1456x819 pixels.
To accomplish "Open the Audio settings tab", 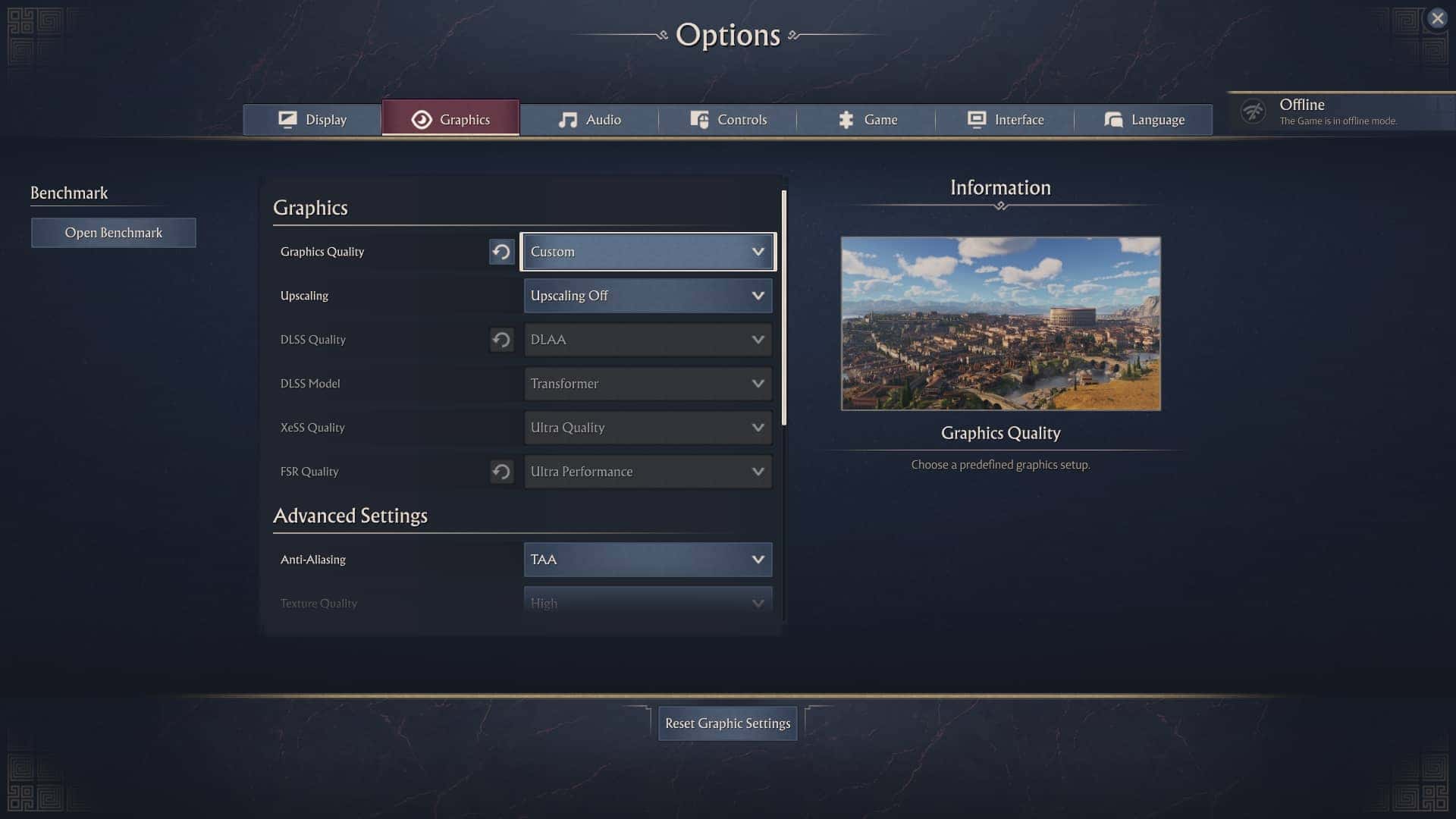I will tap(589, 120).
